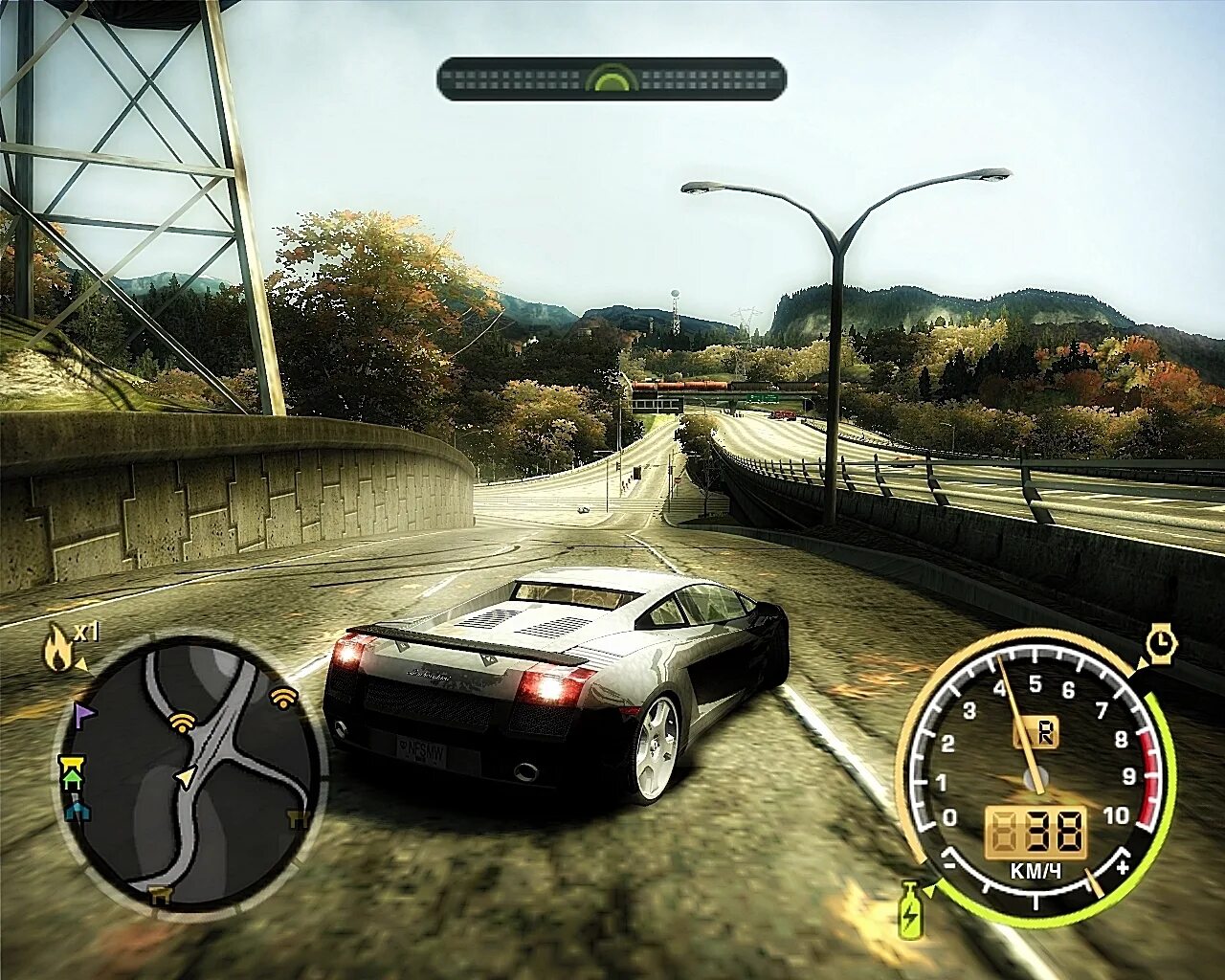Click the police radar detector bar
Image resolution: width=1225 pixels, height=980 pixels.
pyautogui.click(x=612, y=78)
